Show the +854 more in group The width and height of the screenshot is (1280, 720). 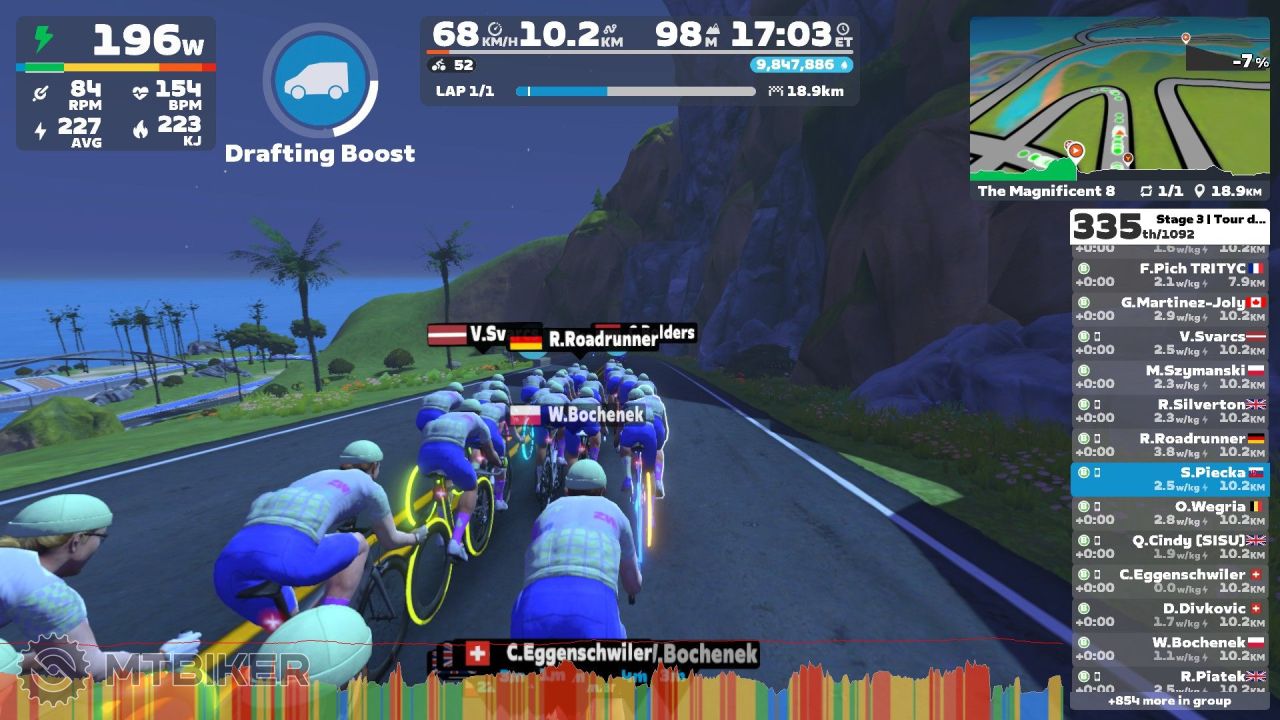pyautogui.click(x=1169, y=701)
